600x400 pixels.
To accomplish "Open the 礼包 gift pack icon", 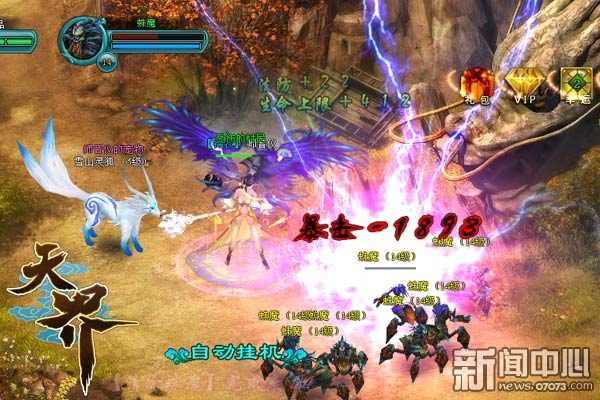I will point(476,83).
